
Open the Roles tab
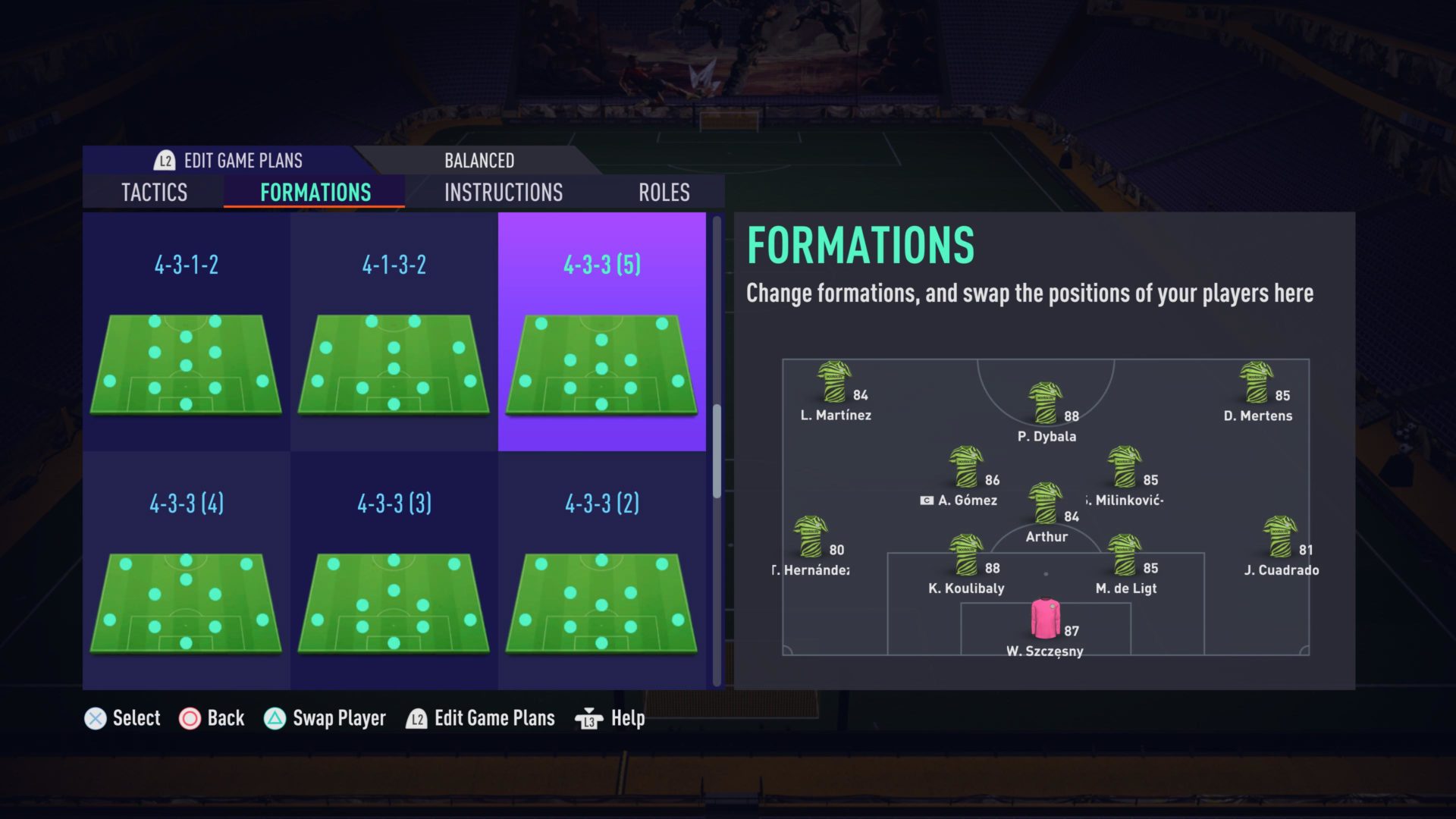click(664, 192)
